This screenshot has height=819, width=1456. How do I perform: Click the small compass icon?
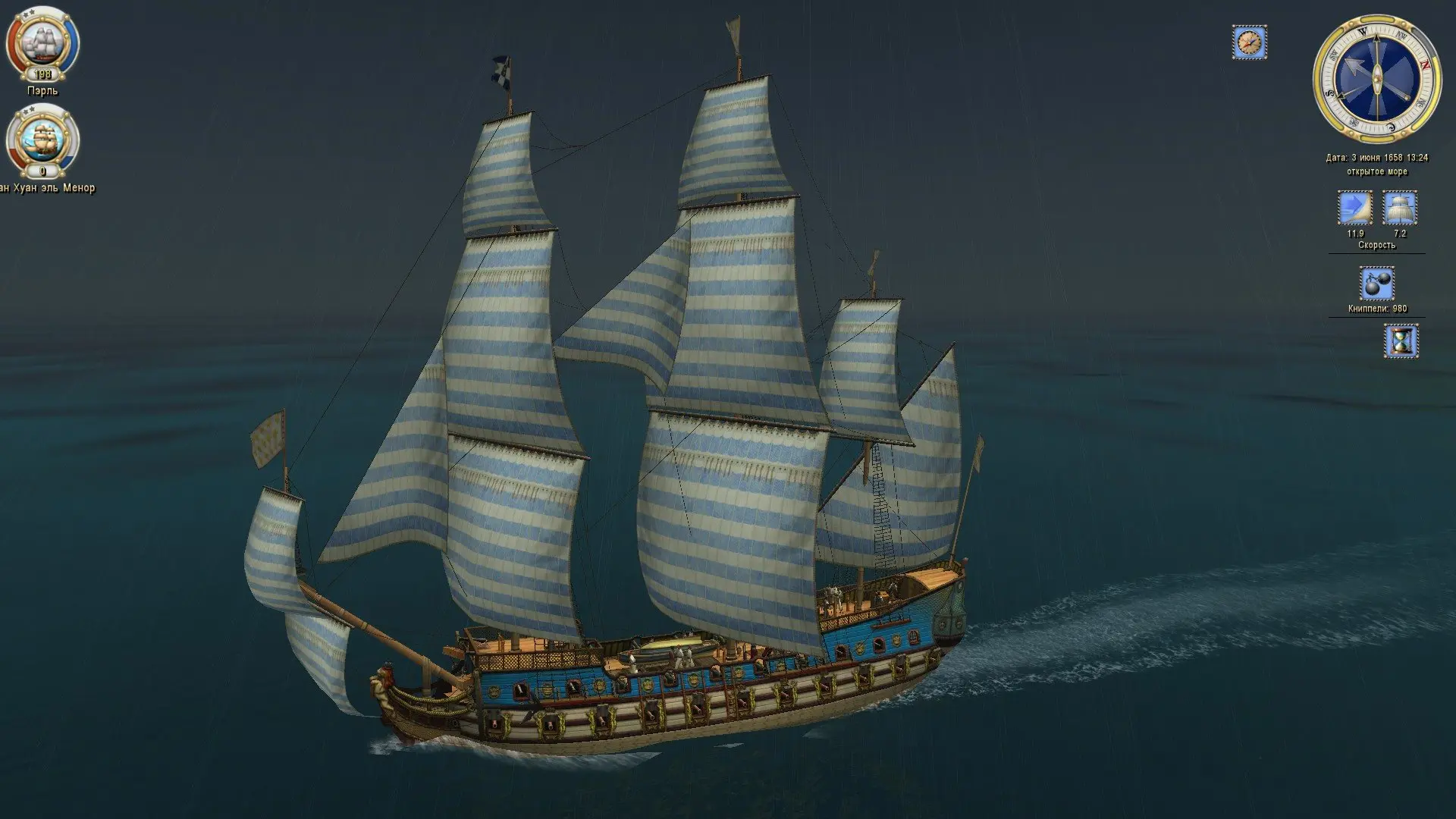(1249, 42)
